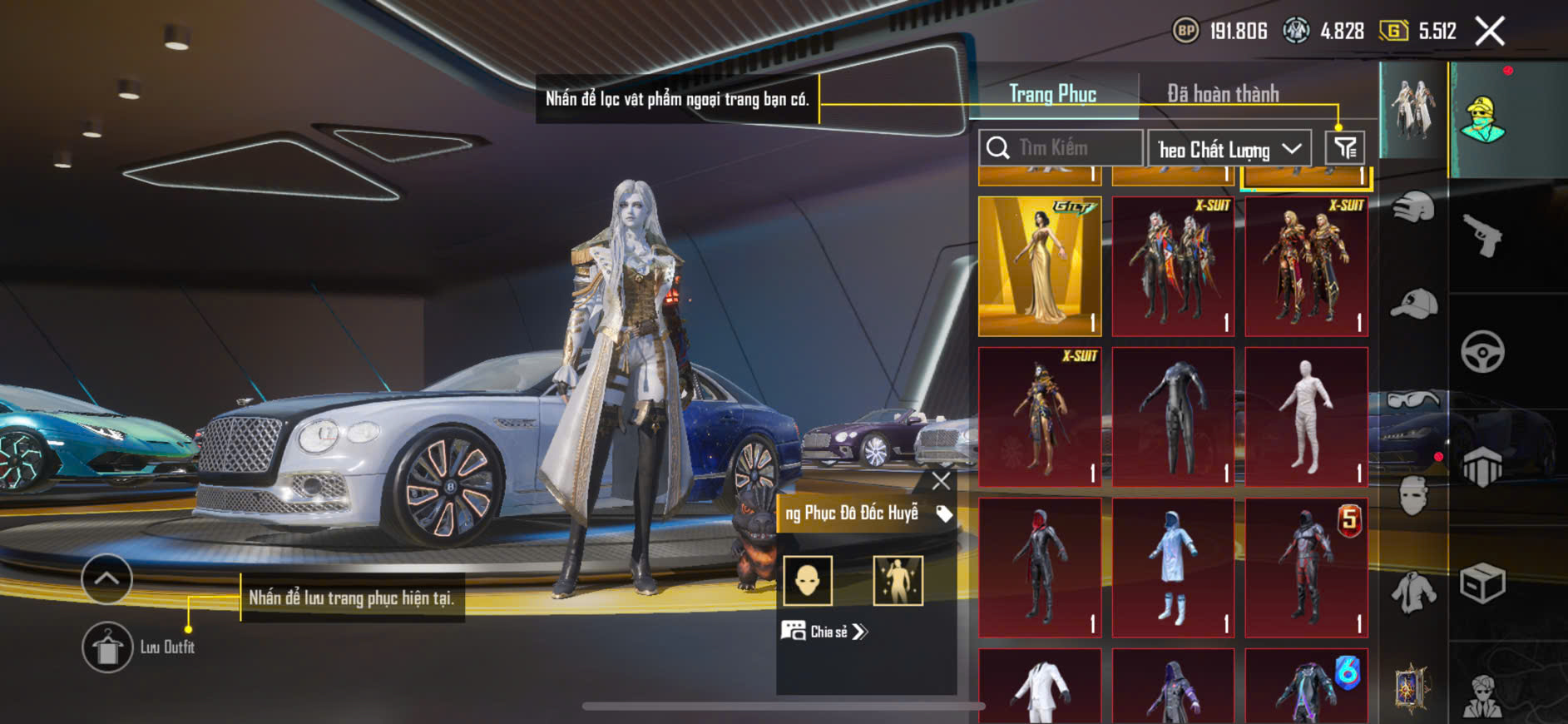Viewport: 1568px width, 724px height.
Task: Share the outfit via Chia sẻ
Action: (x=824, y=632)
